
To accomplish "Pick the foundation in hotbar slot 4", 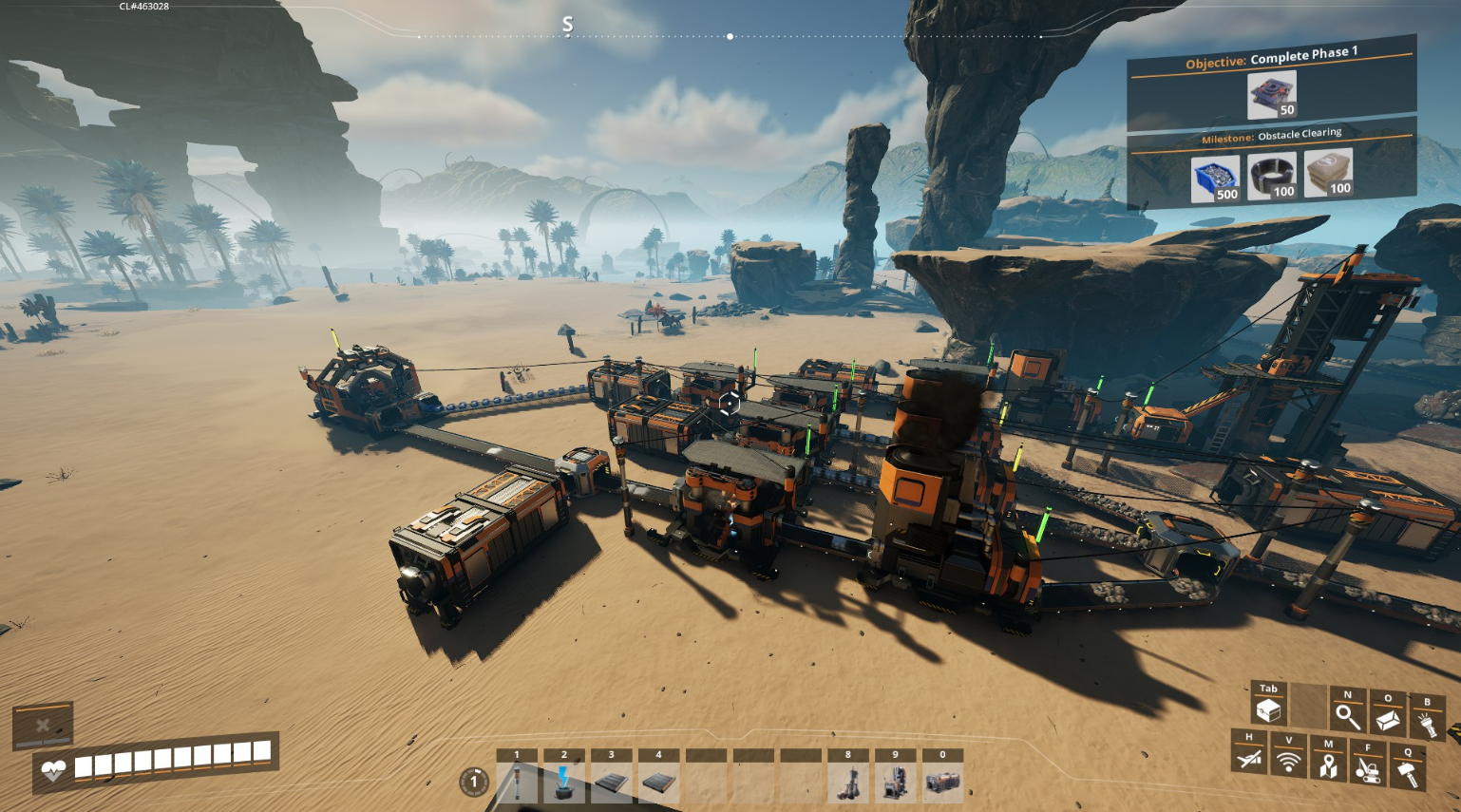I will click(658, 783).
